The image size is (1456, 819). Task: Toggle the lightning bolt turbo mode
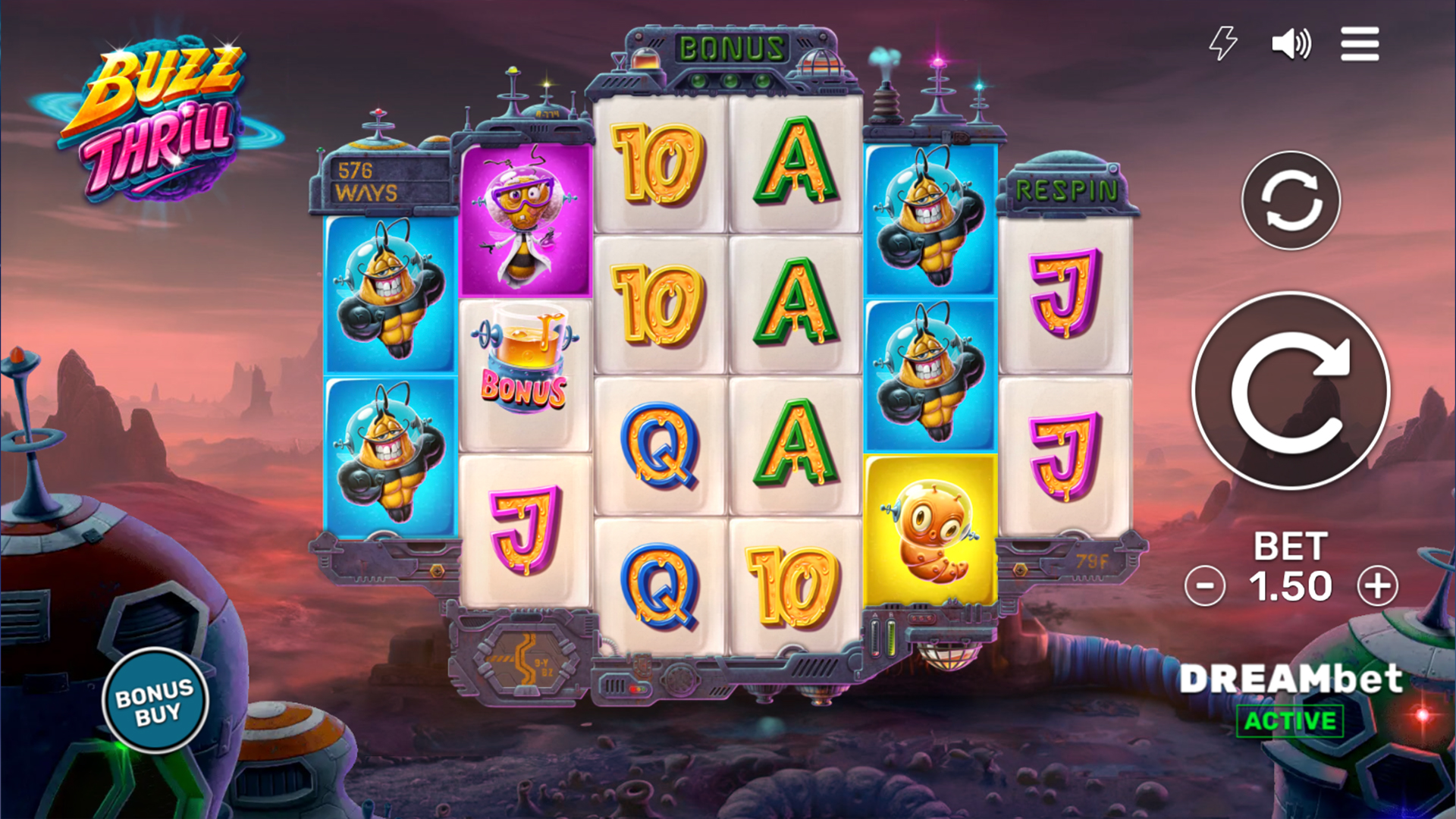1222,43
